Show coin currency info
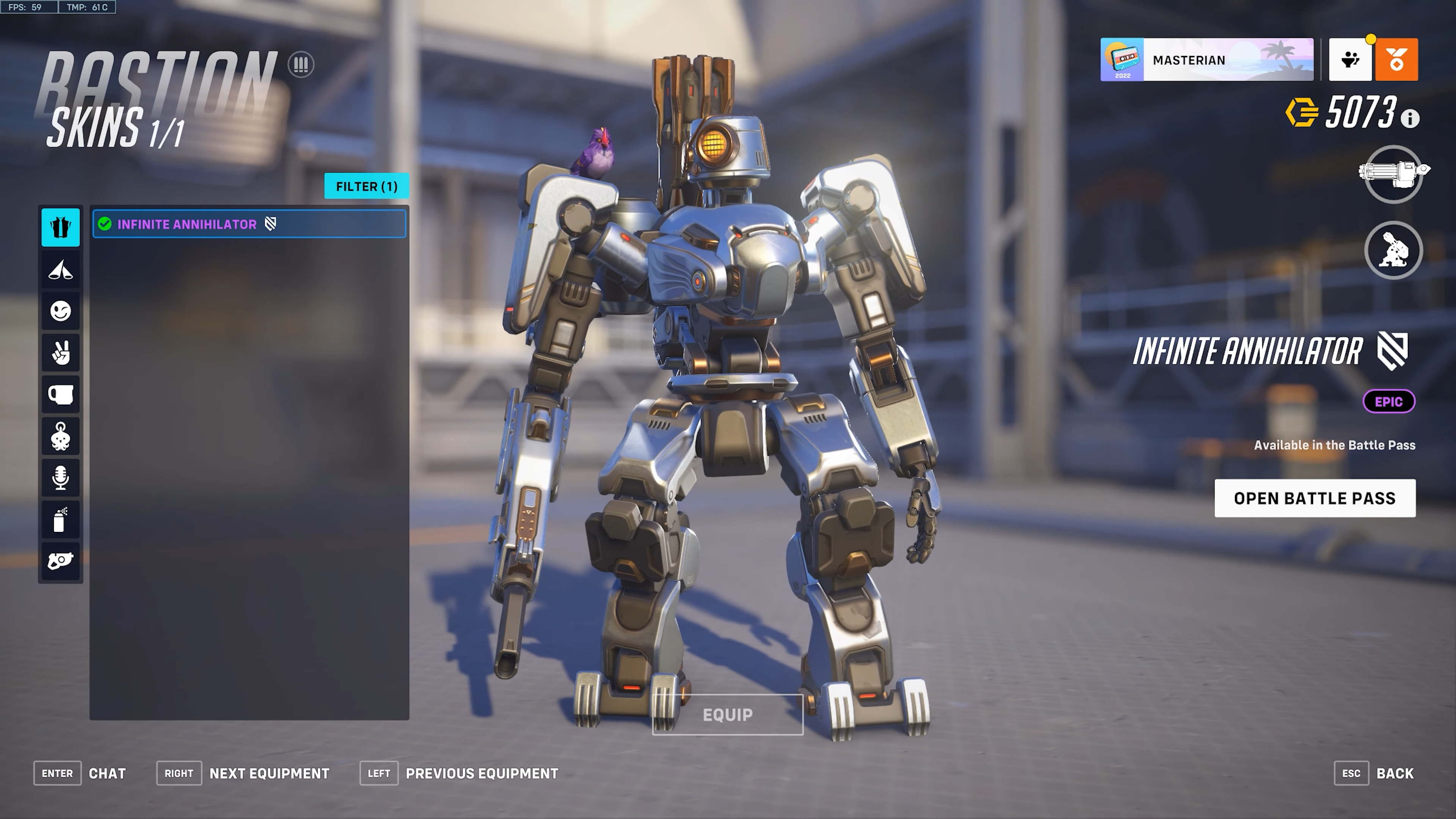 1410,118
